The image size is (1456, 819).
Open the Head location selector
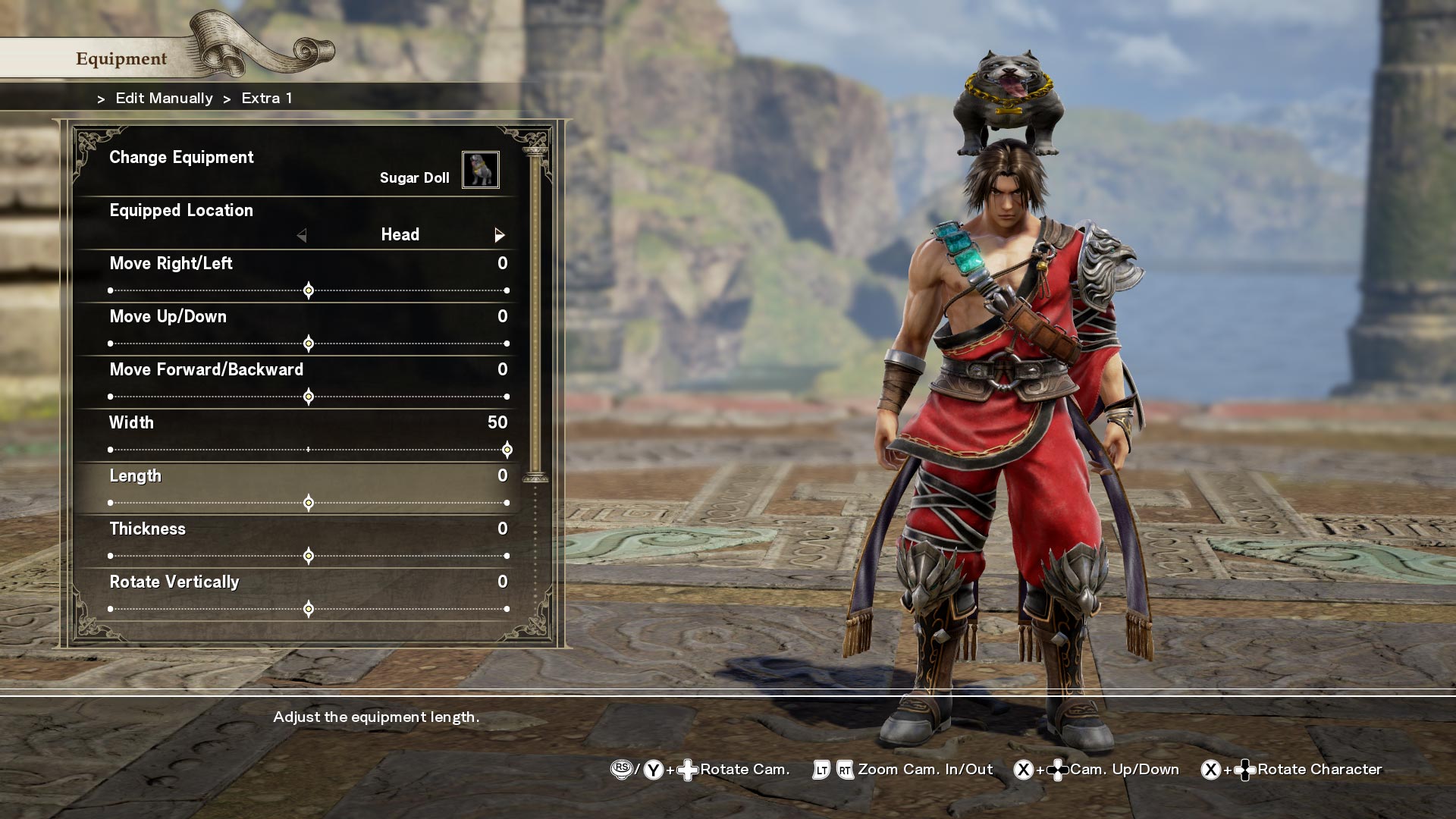click(398, 235)
